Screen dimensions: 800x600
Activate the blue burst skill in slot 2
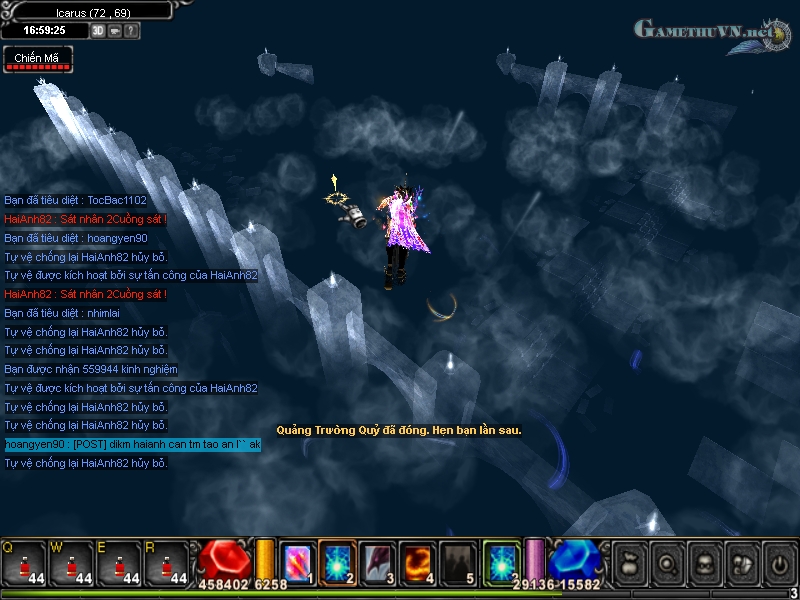[338, 561]
